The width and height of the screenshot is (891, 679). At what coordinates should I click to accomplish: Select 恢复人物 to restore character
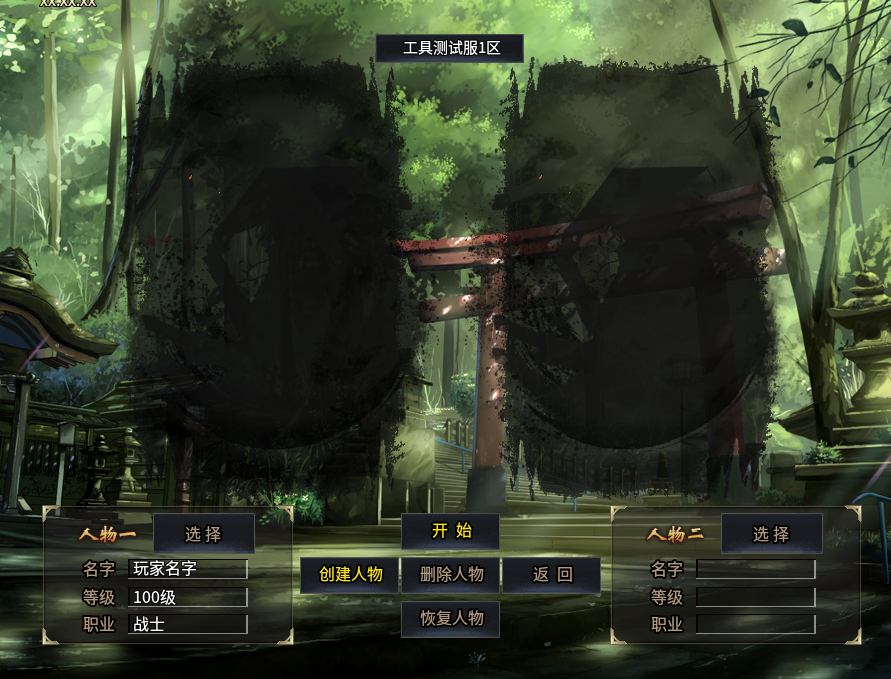(x=450, y=619)
